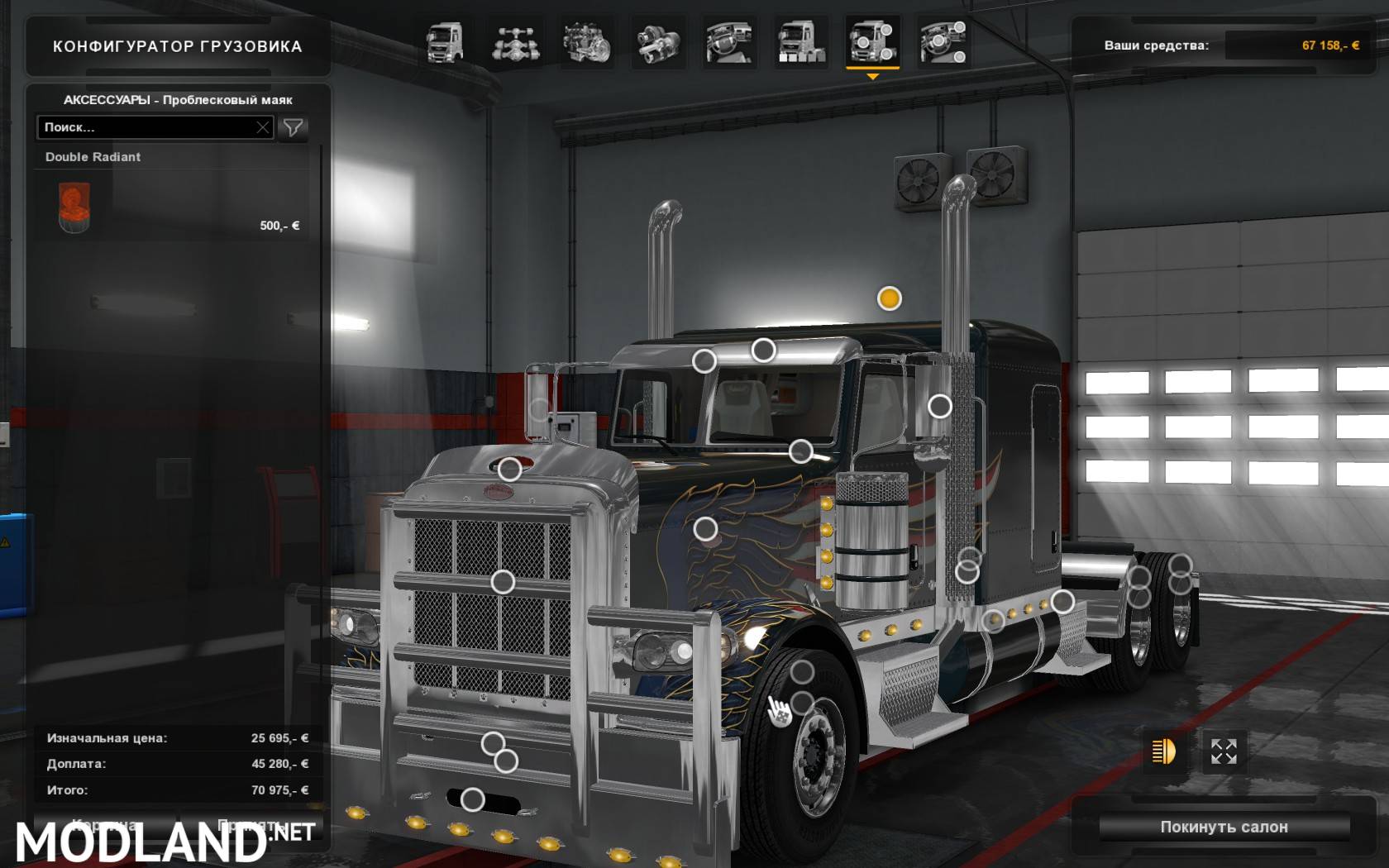The width and height of the screenshot is (1389, 868).
Task: Click the Поиск search field
Action: click(145, 127)
